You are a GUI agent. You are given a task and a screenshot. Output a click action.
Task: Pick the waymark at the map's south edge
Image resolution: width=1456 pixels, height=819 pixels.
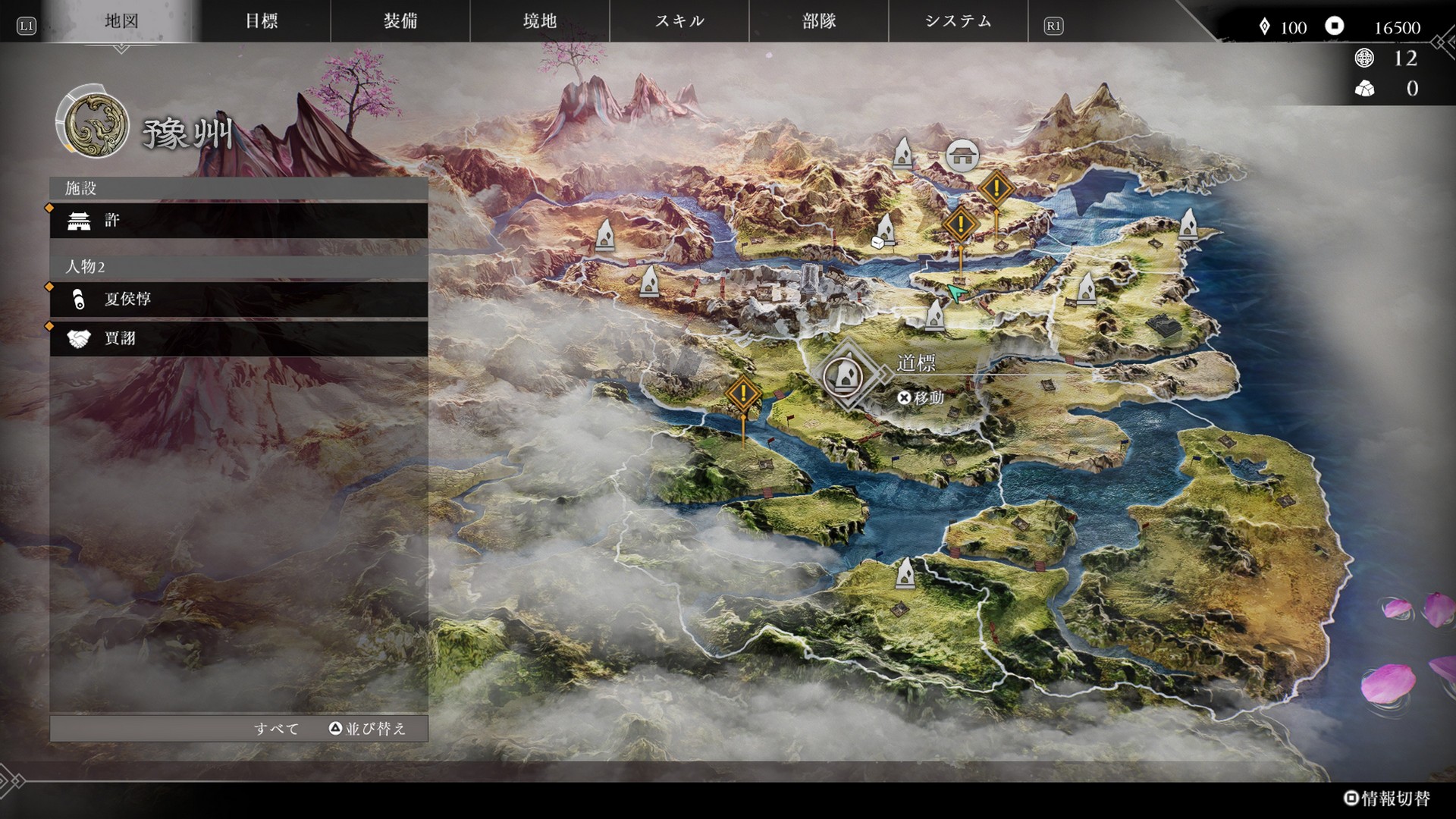click(x=905, y=573)
